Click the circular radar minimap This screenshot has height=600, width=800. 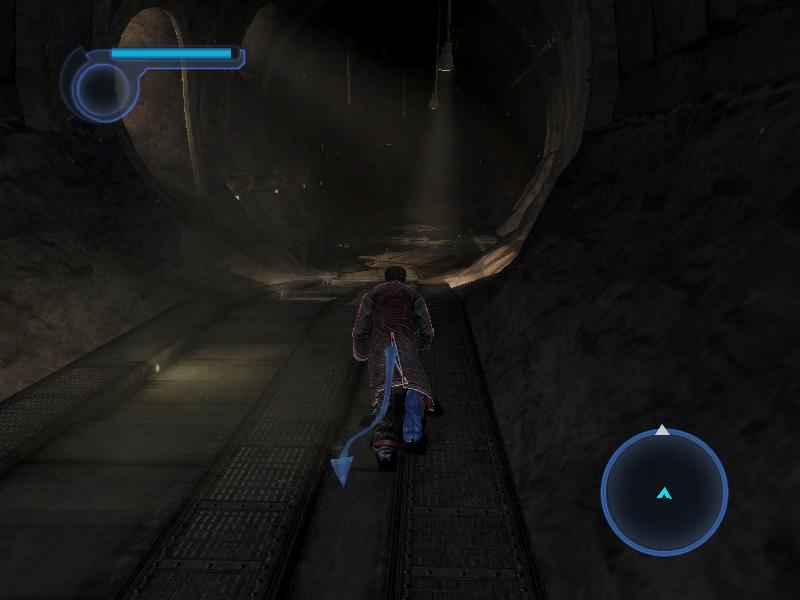coord(664,491)
